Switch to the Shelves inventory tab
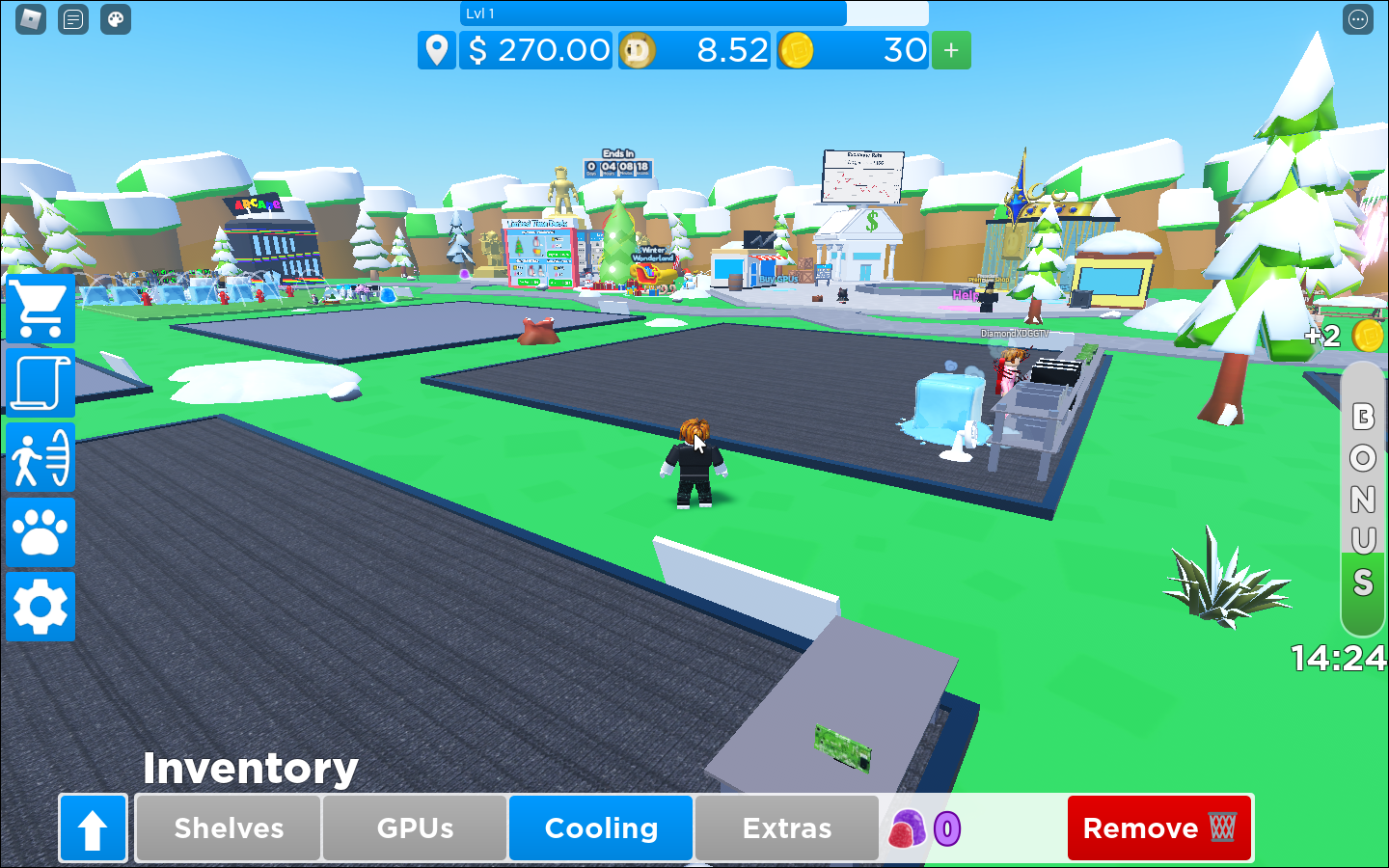1389x868 pixels. (227, 827)
